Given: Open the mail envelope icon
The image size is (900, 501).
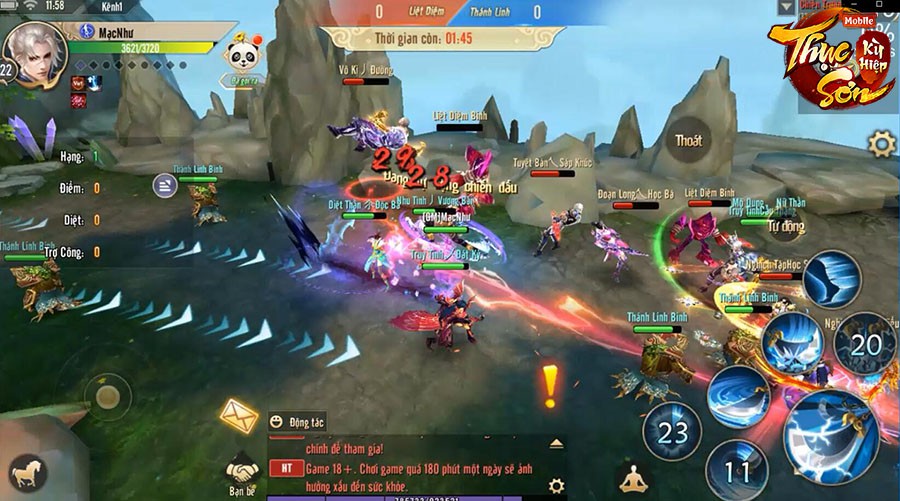Looking at the screenshot, I should click(x=239, y=413).
